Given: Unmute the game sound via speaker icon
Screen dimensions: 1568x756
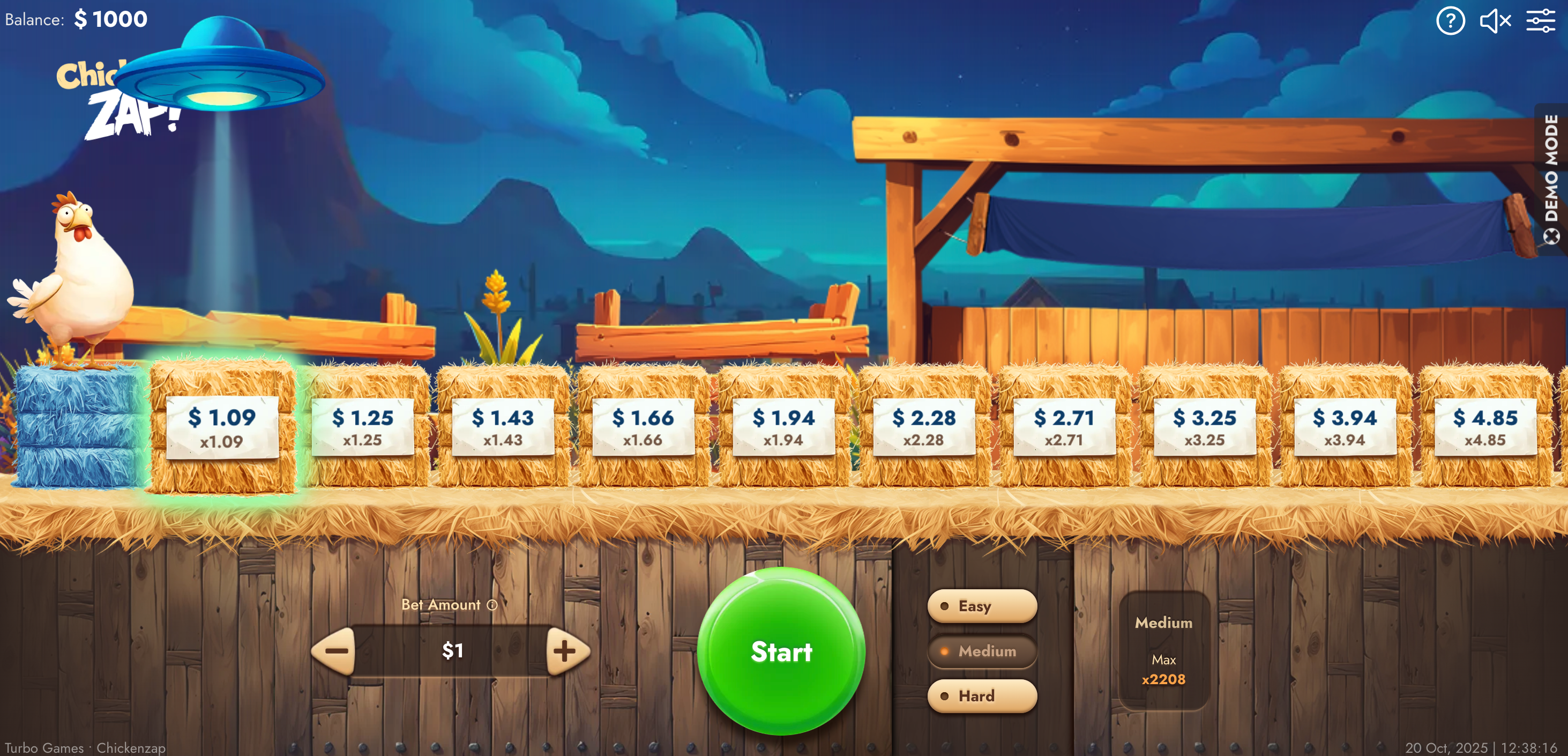Looking at the screenshot, I should point(1496,21).
